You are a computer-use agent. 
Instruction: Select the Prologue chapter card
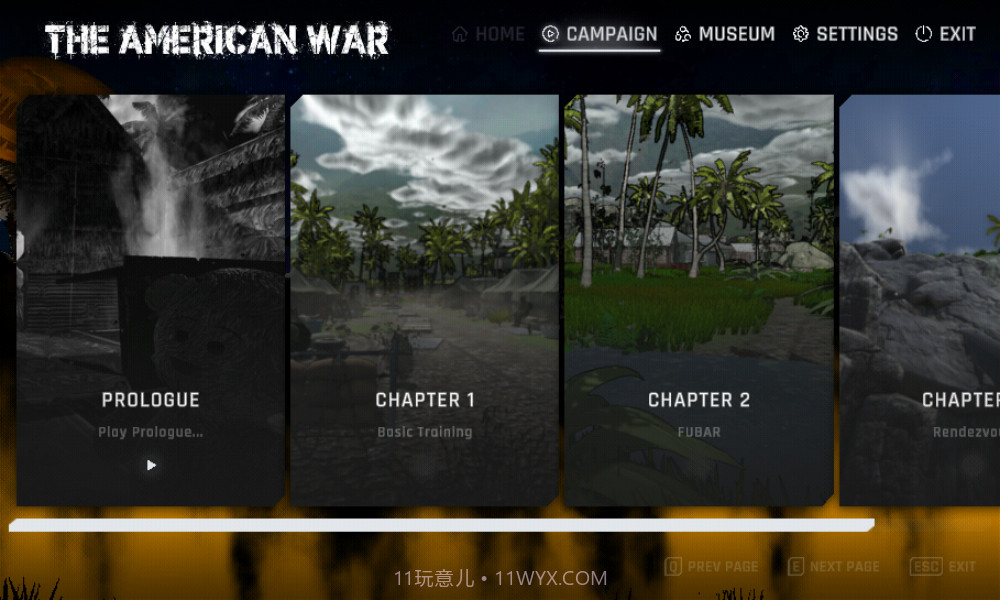point(151,300)
